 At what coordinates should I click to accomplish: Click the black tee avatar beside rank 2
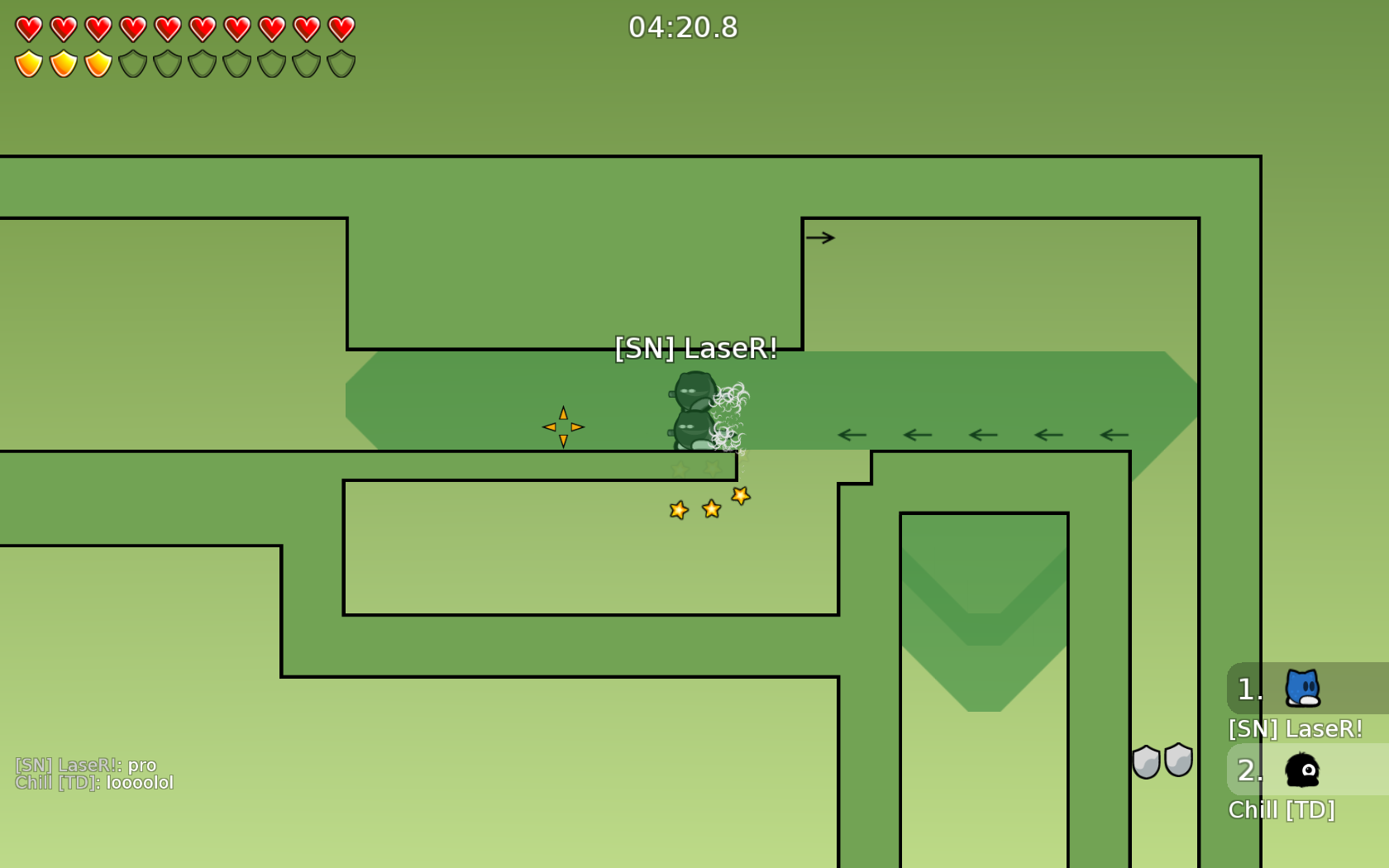[1301, 770]
